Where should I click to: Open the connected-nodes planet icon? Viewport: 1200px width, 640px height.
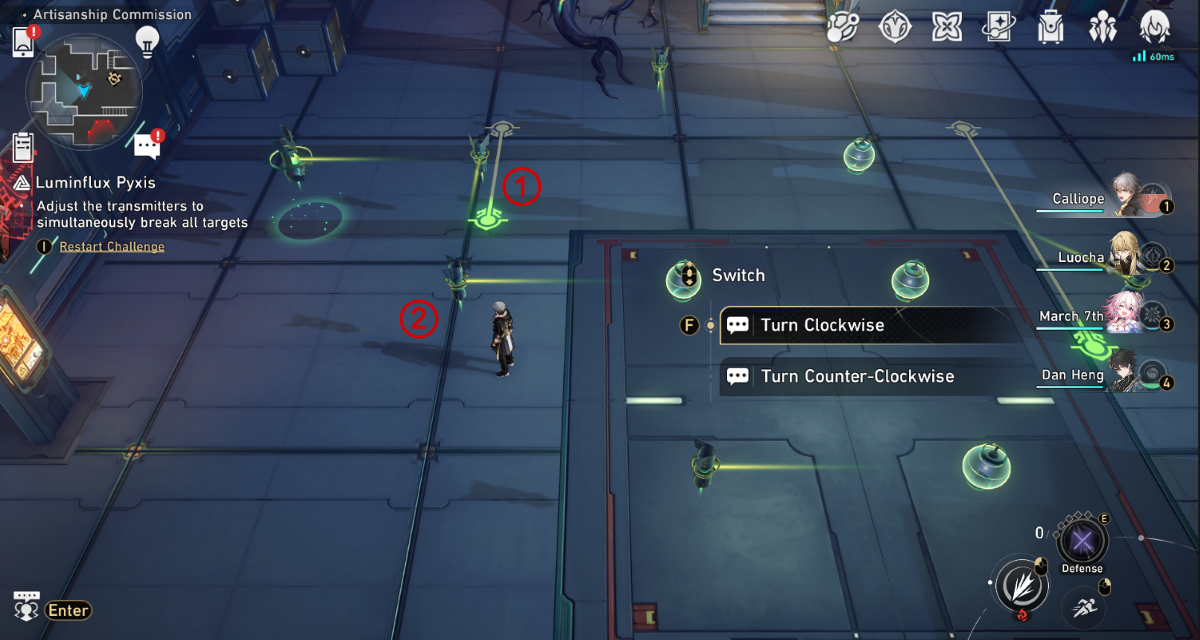(843, 27)
